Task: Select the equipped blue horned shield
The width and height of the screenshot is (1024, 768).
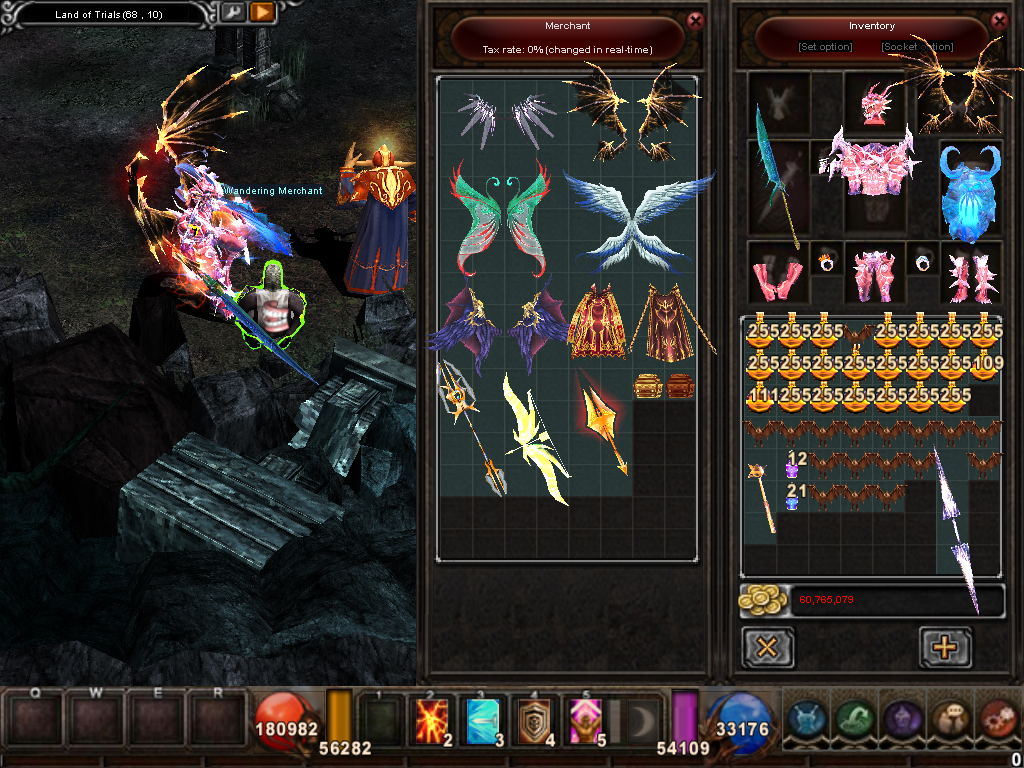Action: 970,192
